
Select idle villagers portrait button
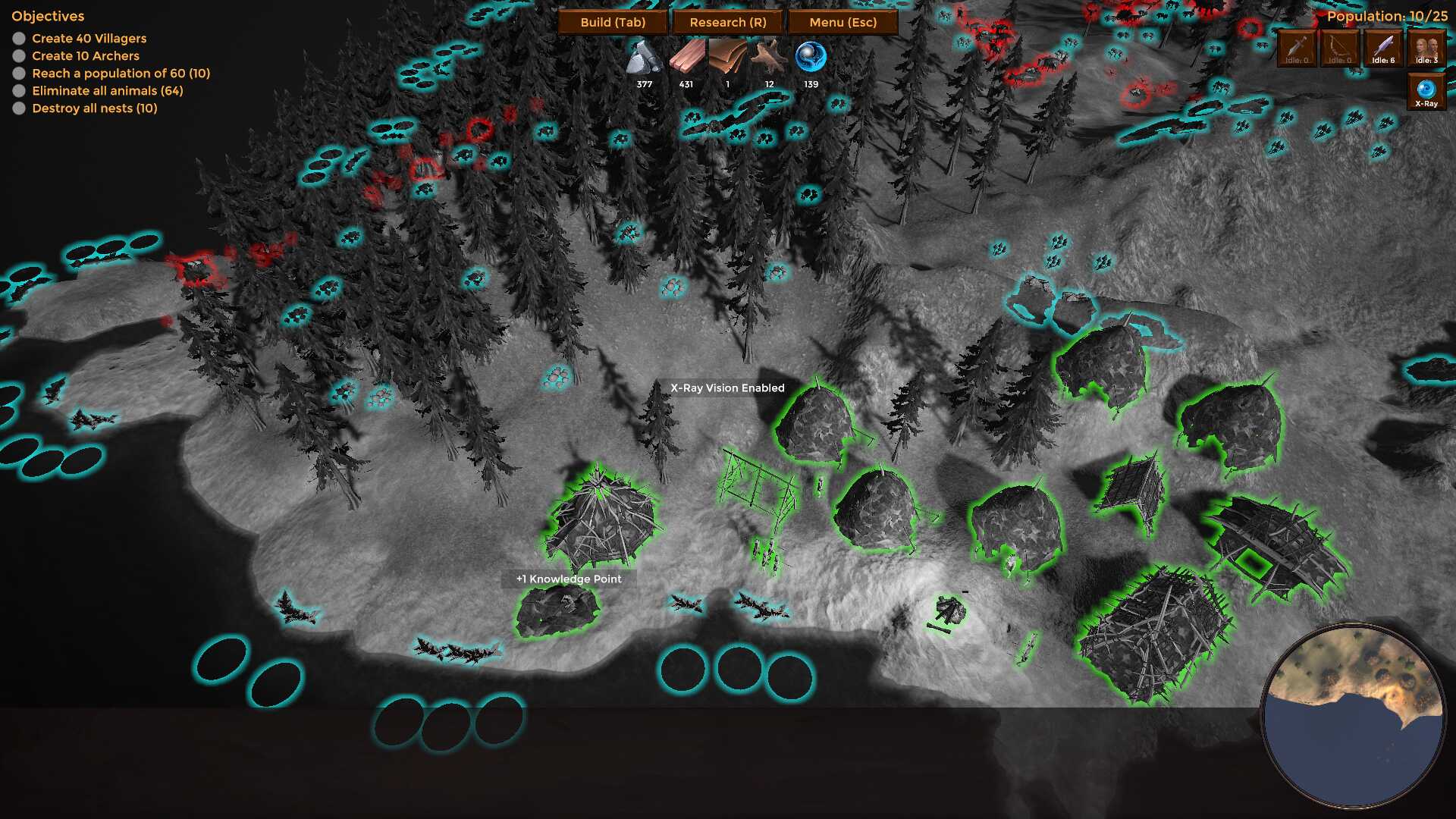point(1426,49)
